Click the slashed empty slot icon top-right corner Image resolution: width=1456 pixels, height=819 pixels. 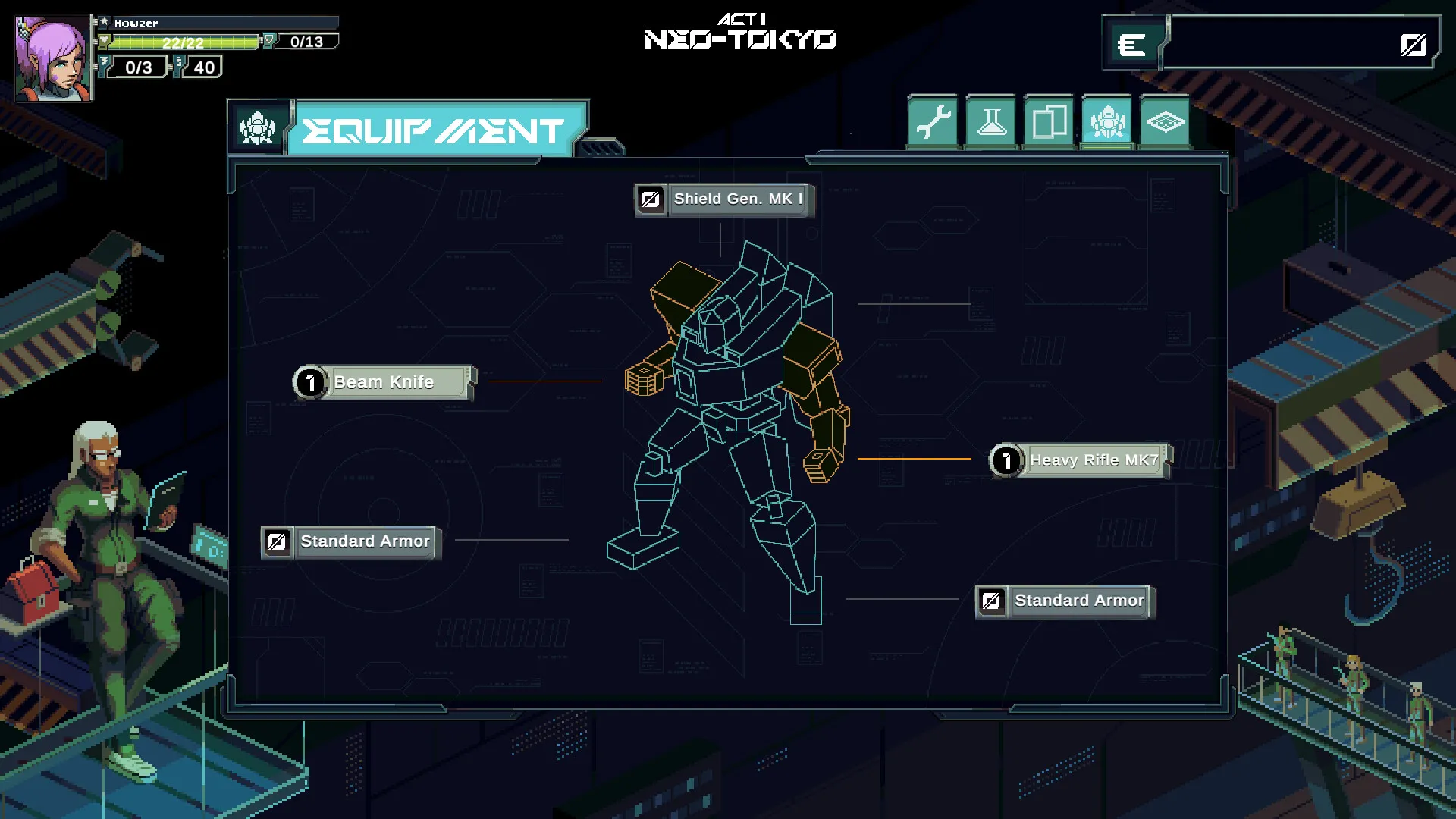1412,45
